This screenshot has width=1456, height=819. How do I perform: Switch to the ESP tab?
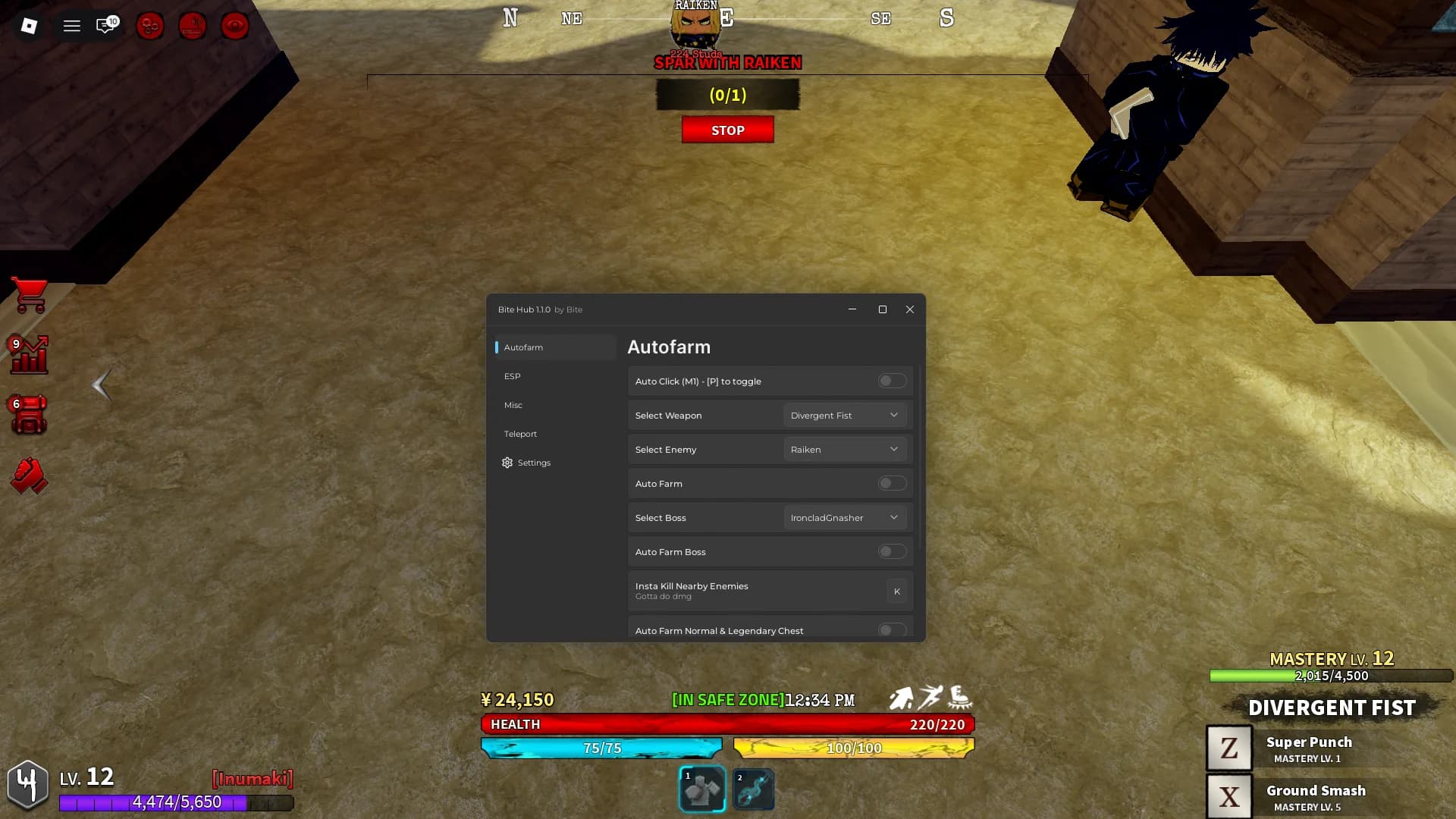tap(513, 375)
